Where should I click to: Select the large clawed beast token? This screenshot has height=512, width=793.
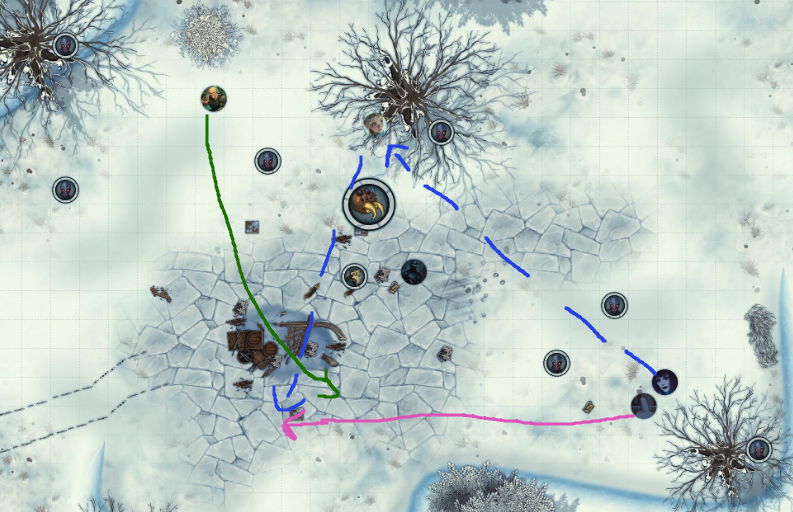coord(369,205)
